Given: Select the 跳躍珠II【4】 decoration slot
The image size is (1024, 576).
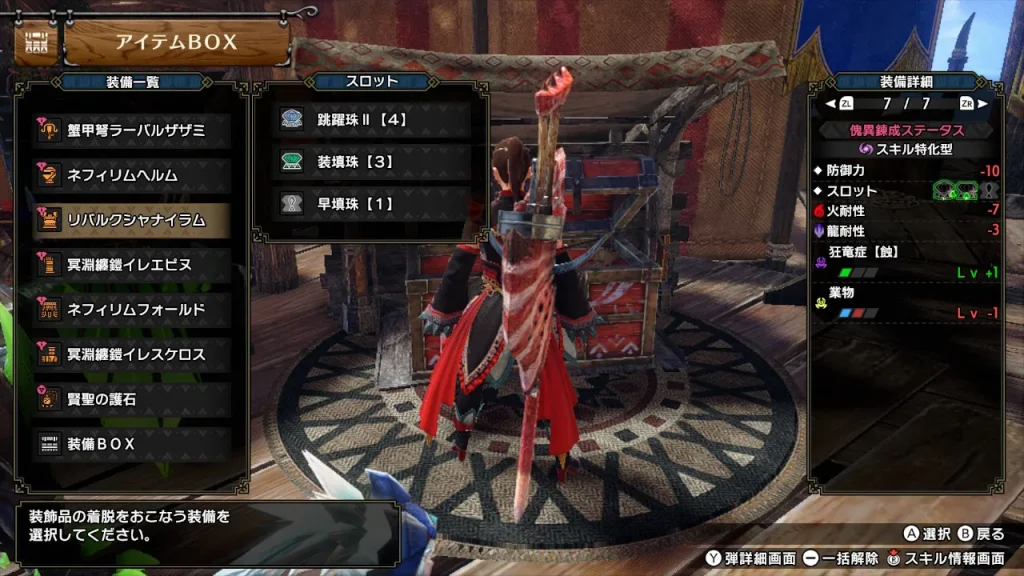Looking at the screenshot, I should (x=370, y=119).
